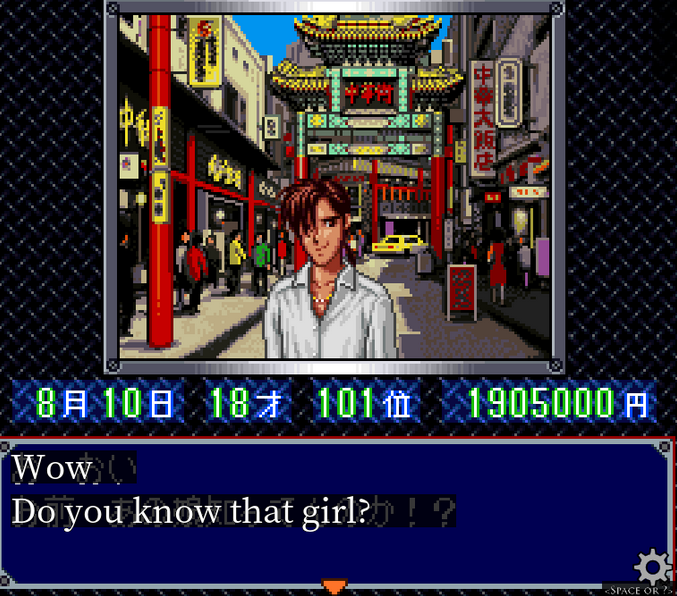Advance dialogue with the orange arrow

pyautogui.click(x=335, y=586)
